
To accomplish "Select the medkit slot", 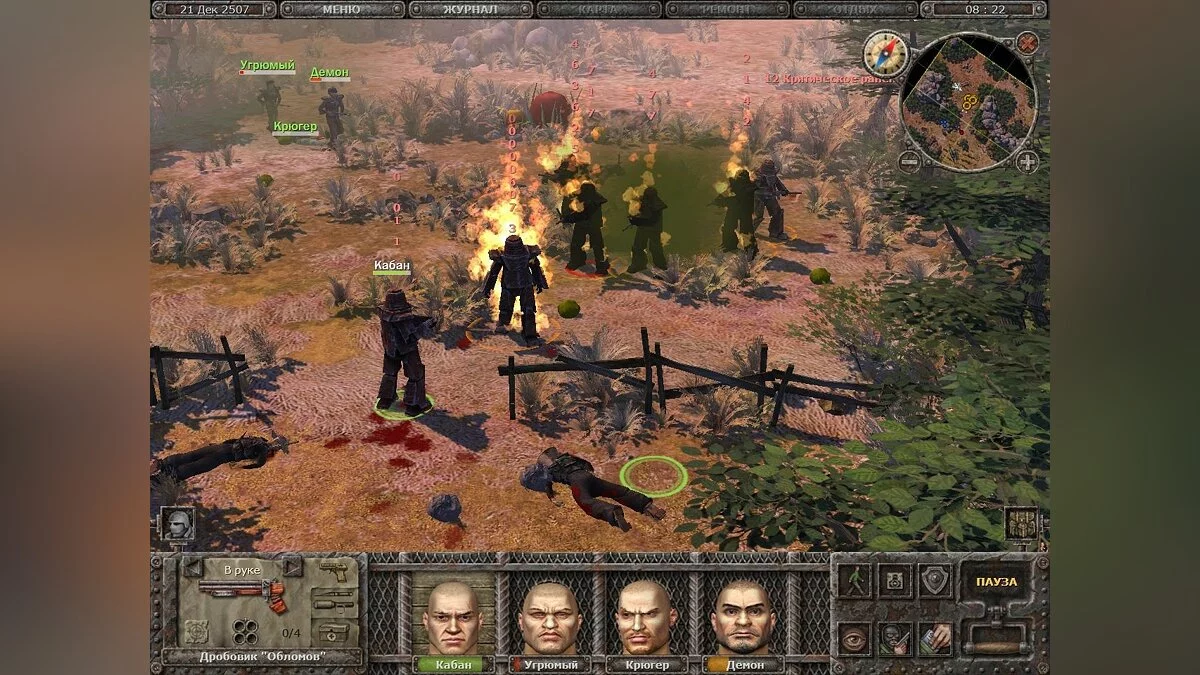I will (x=337, y=632).
